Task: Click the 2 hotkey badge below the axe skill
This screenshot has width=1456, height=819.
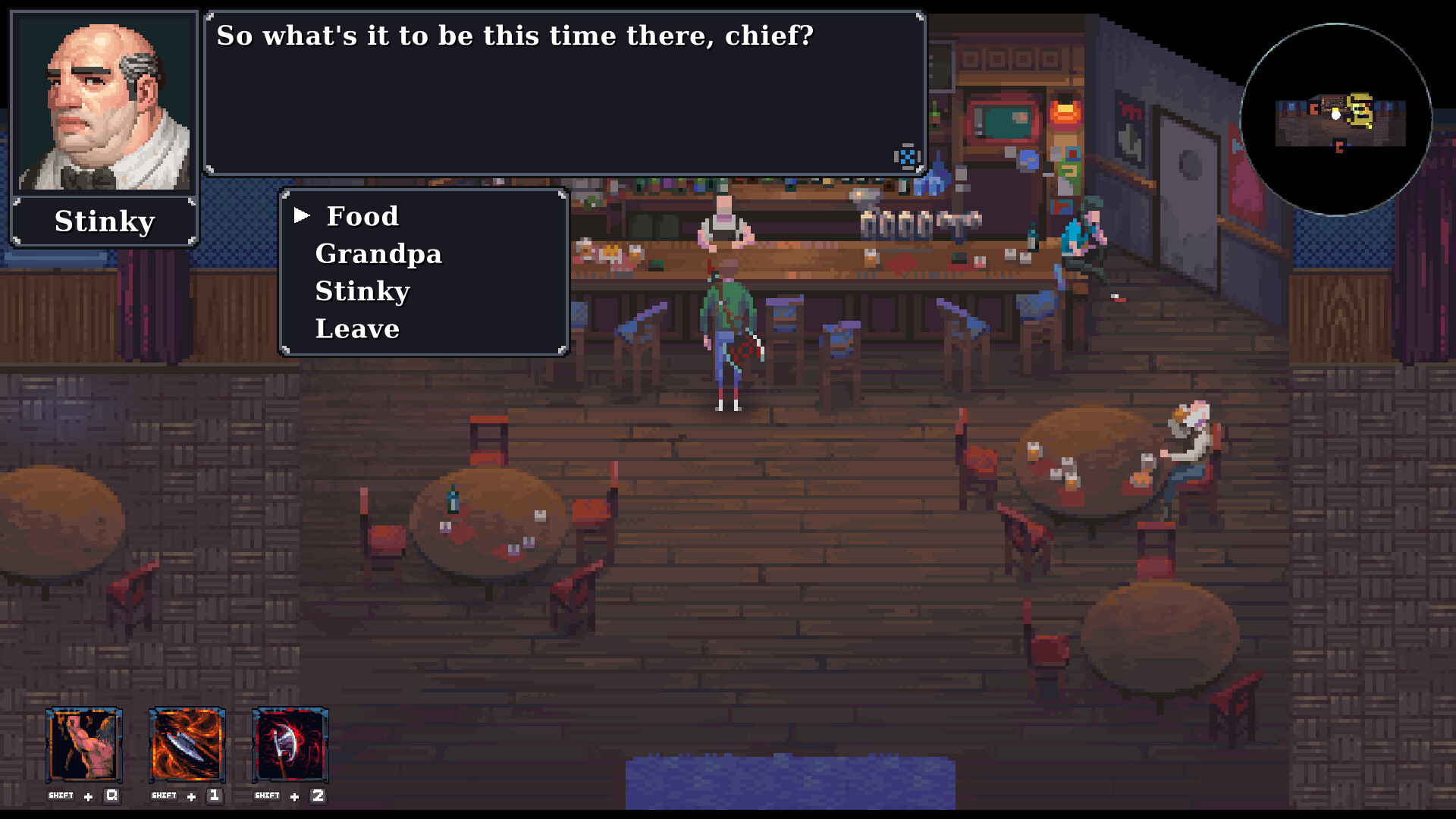Action: (316, 795)
